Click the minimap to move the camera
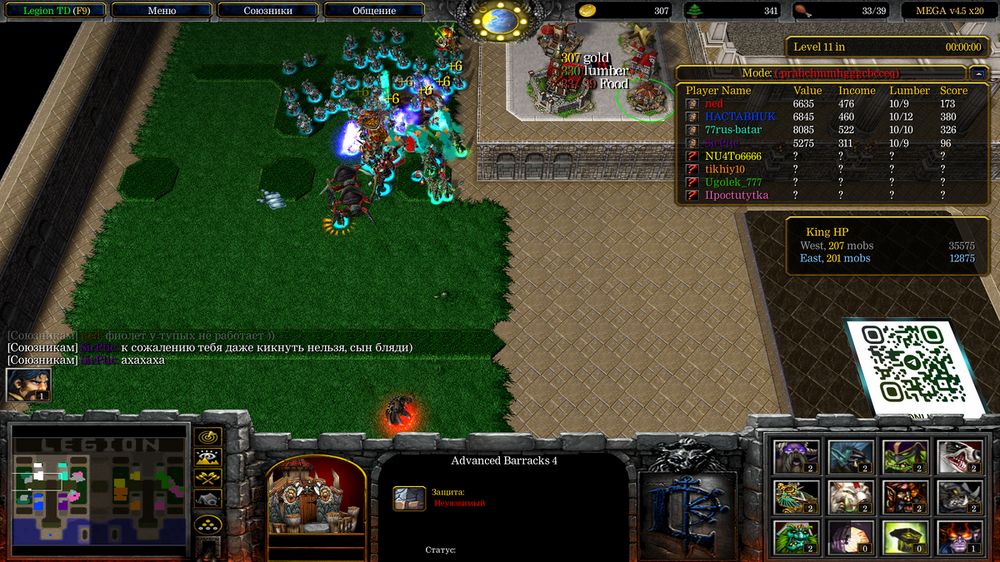Screen dimensions: 1000x562 click(98, 489)
